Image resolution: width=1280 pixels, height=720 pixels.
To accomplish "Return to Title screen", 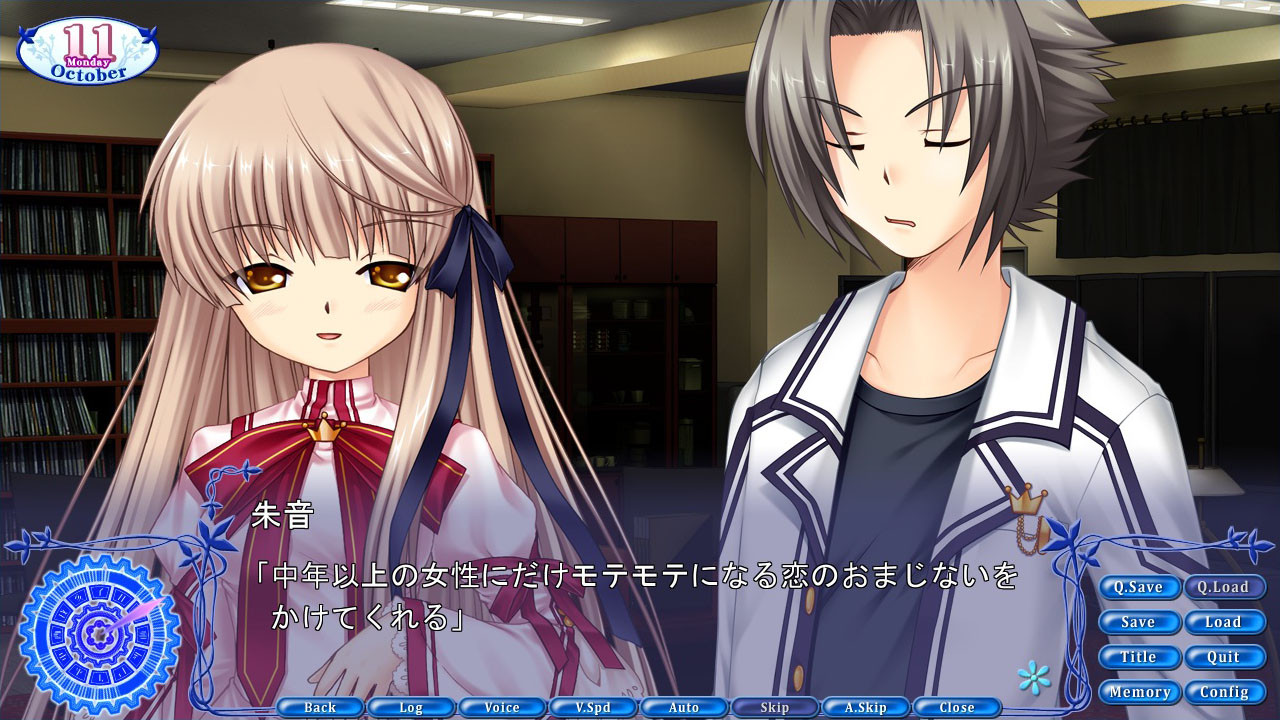I will click(1139, 657).
